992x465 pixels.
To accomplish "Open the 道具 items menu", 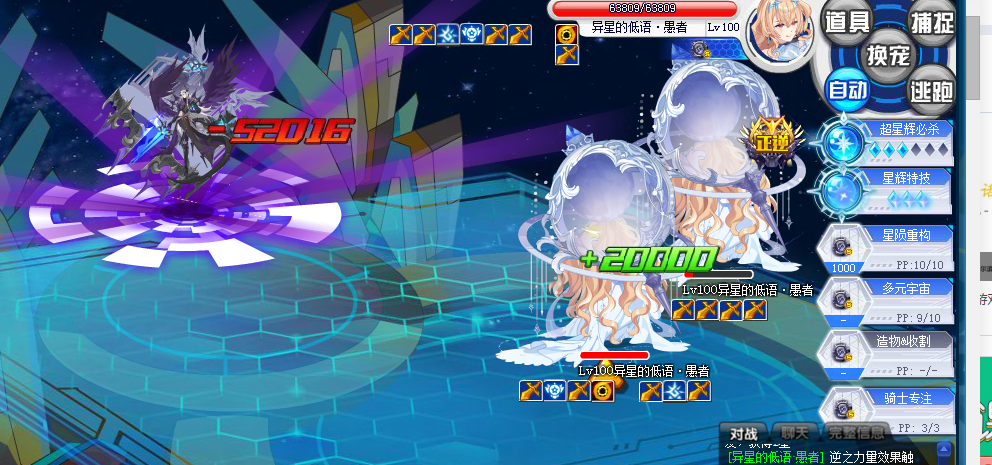I will [845, 21].
